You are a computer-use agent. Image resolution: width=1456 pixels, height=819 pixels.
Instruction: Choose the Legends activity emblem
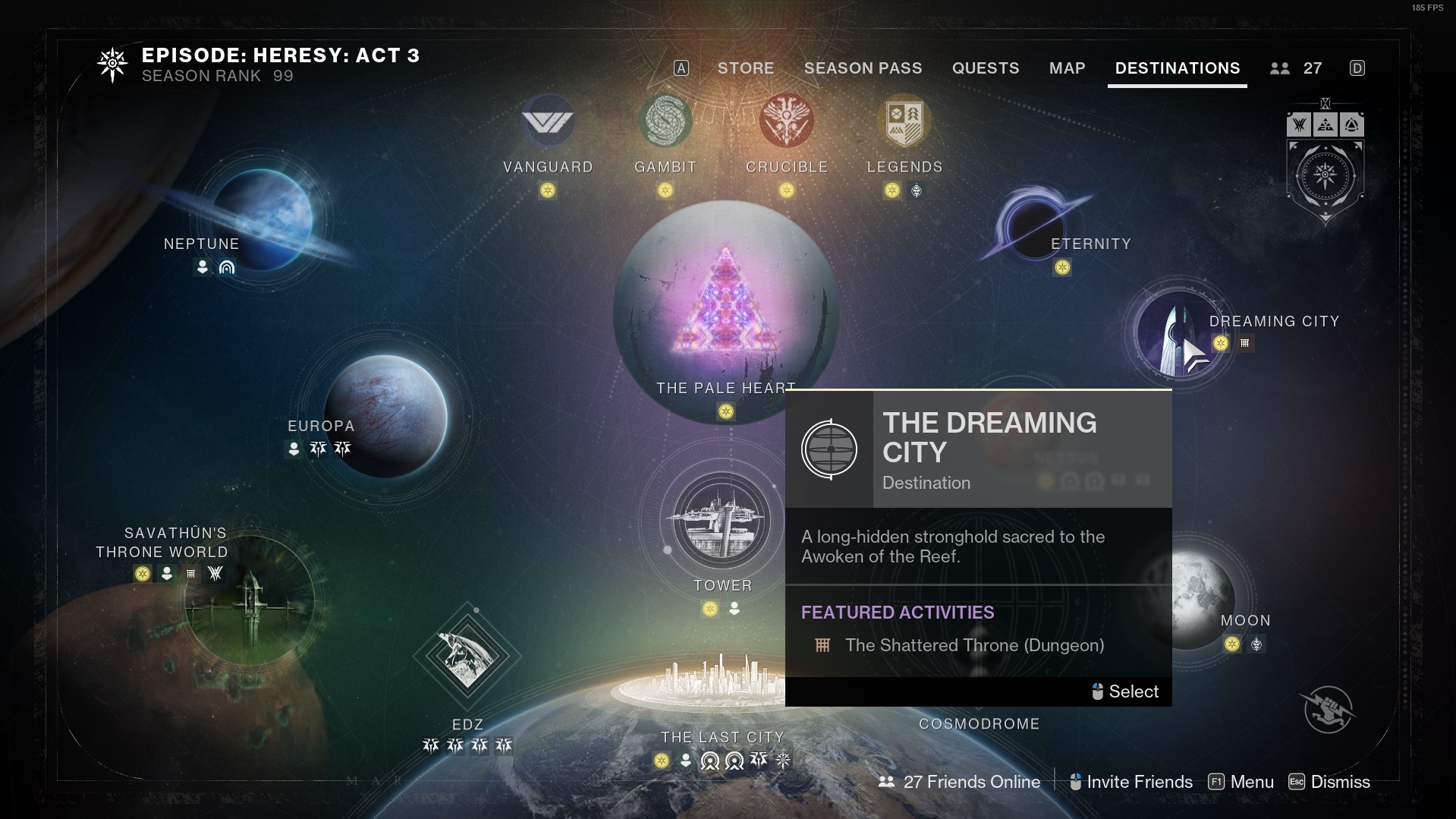pos(904,121)
